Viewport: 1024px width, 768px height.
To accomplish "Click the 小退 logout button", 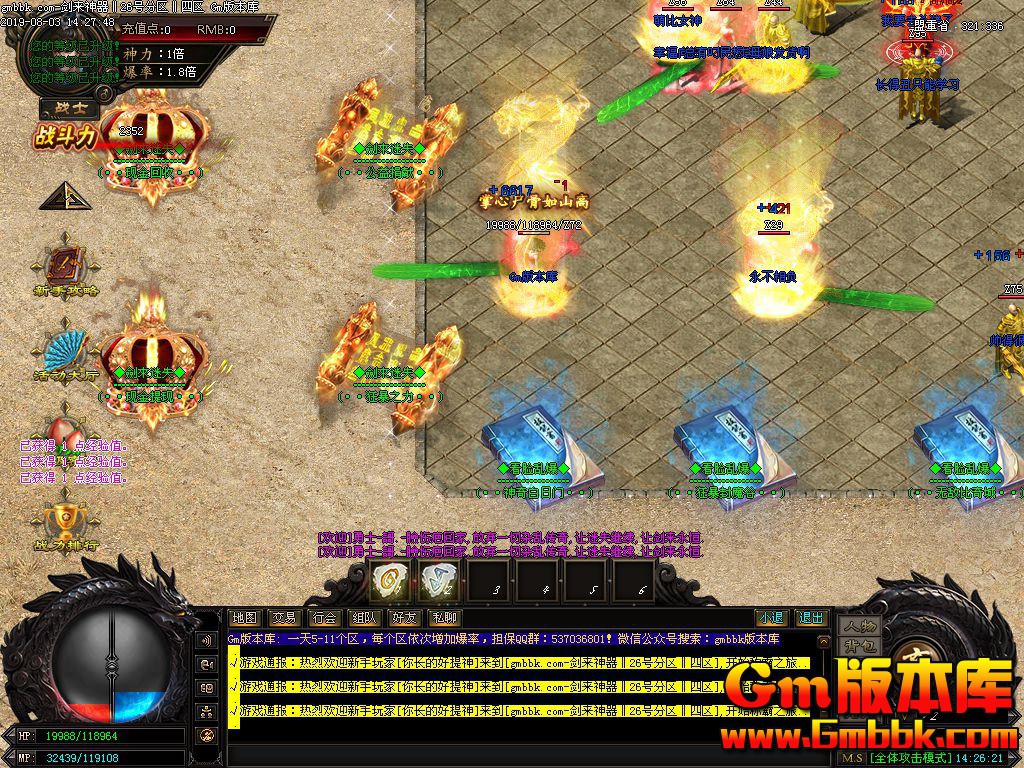I will 770,618.
